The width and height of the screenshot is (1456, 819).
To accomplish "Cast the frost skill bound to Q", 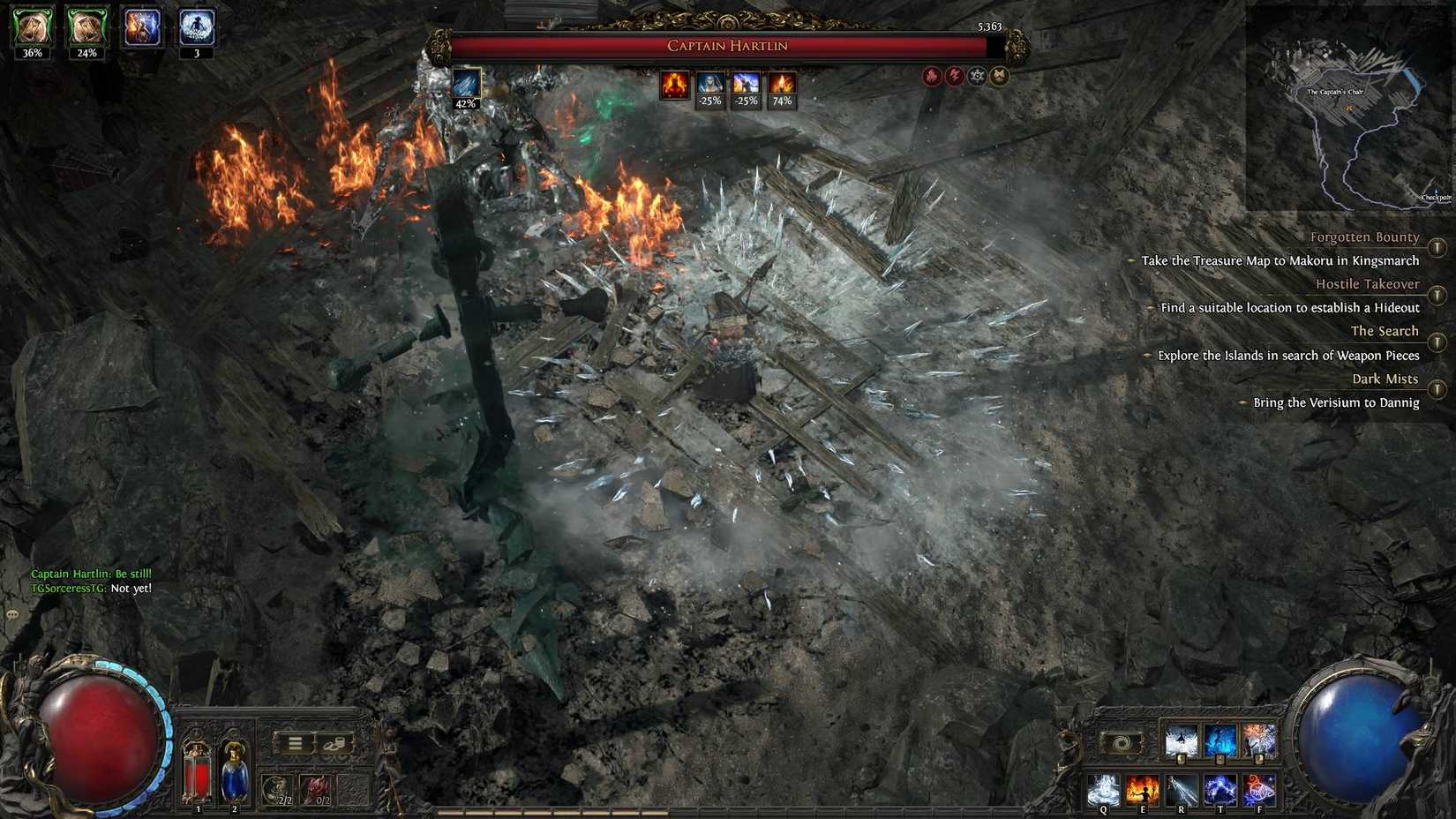I will click(1103, 788).
